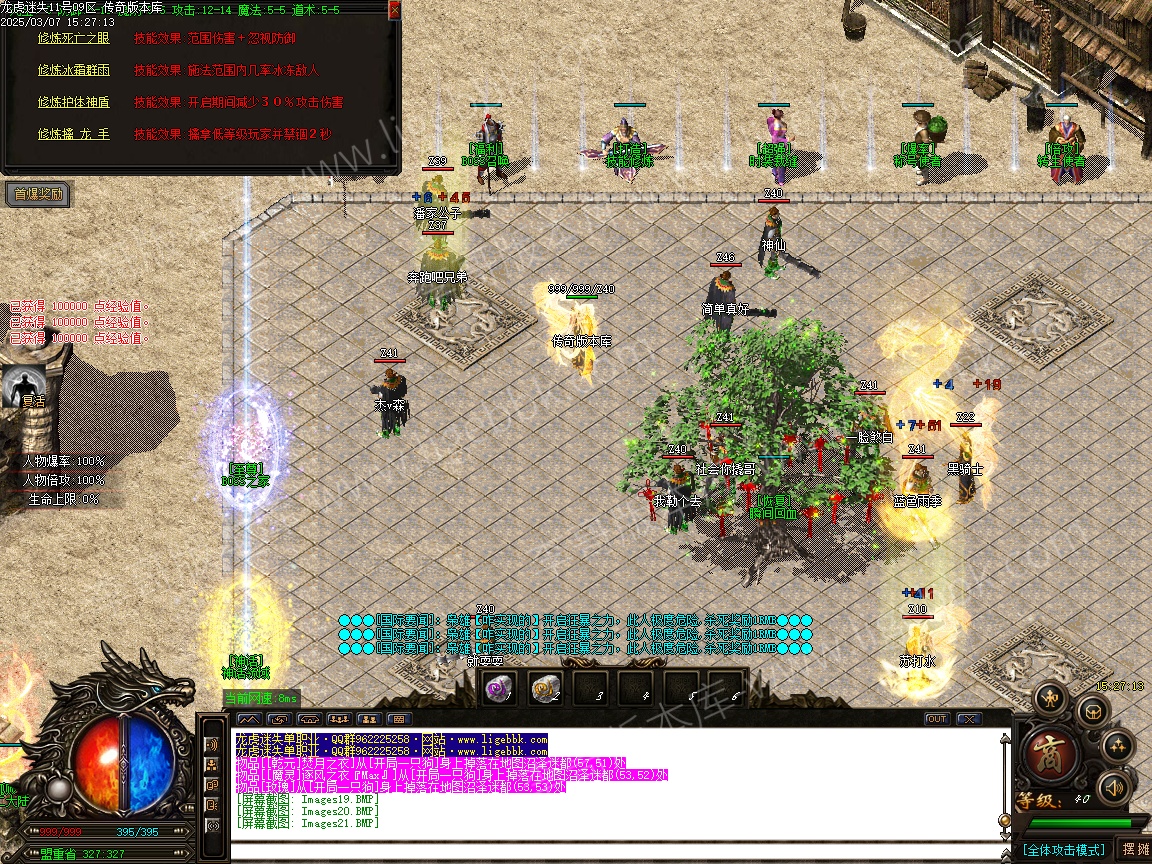Click the 和 round button
This screenshot has height=864, width=1152.
1049,697
